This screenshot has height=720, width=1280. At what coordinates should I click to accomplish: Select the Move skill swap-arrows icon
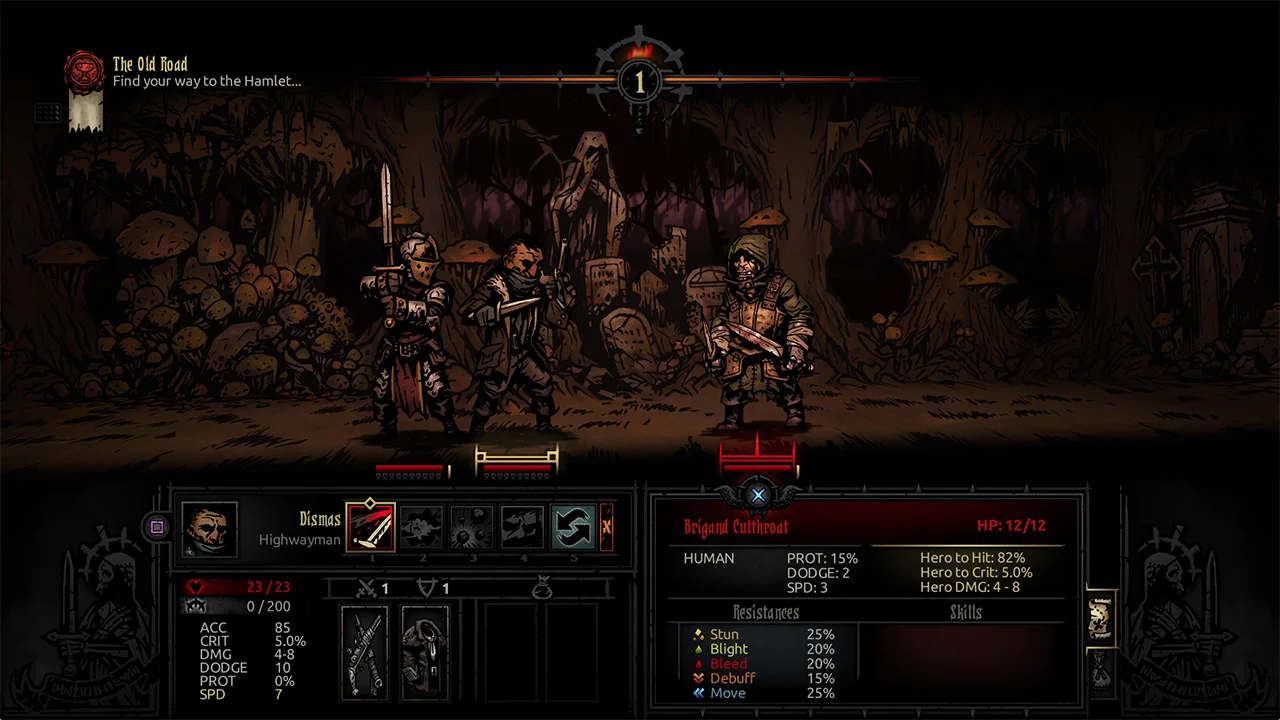pos(571,526)
